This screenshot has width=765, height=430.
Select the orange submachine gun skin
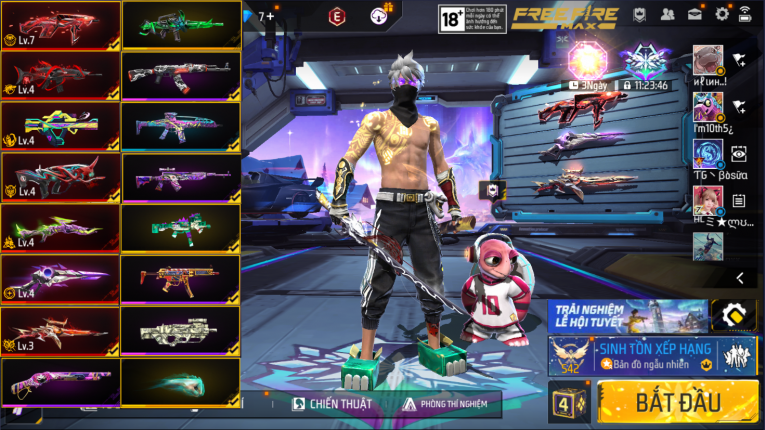[x=181, y=281]
